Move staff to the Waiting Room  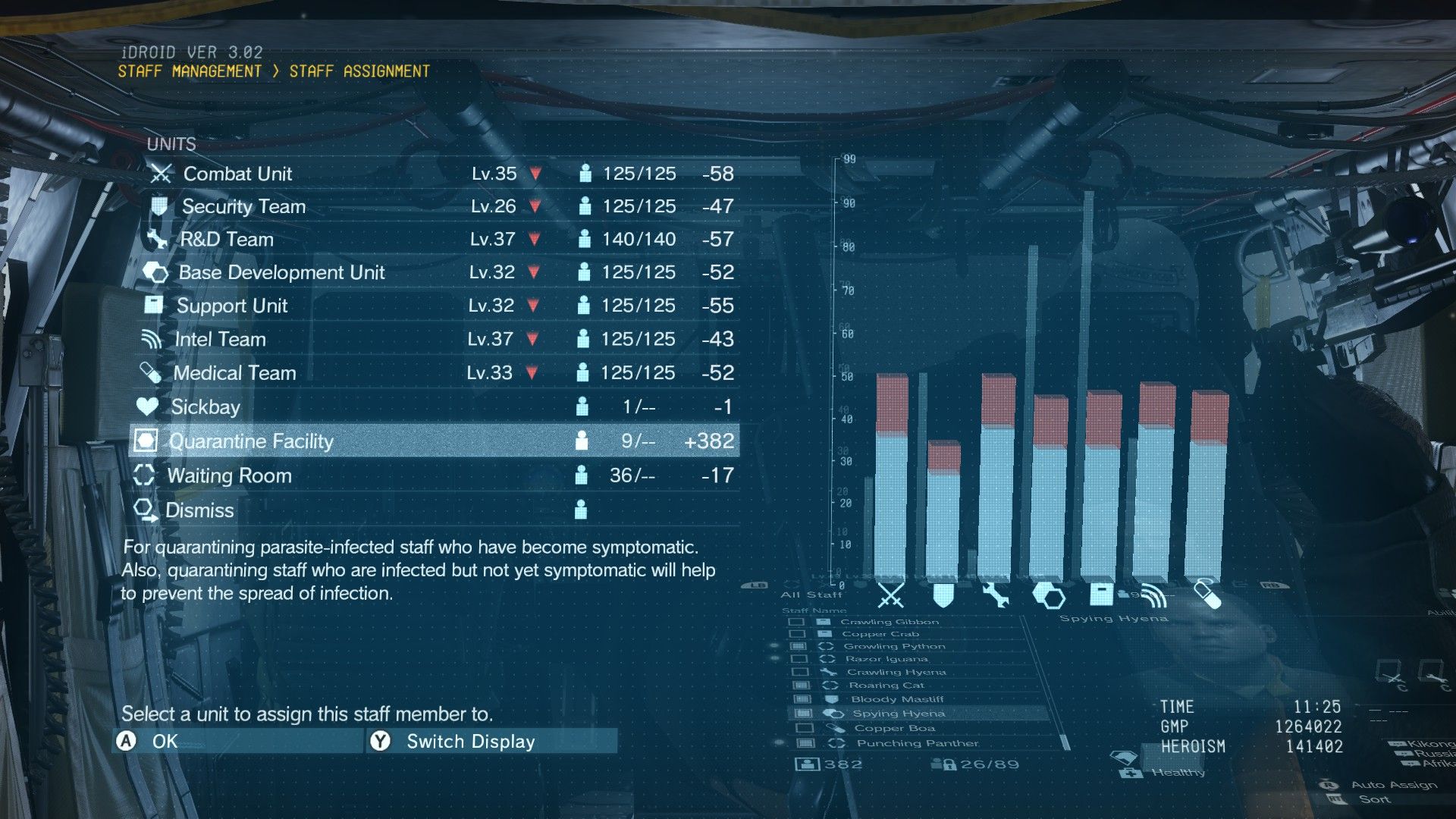coord(229,475)
